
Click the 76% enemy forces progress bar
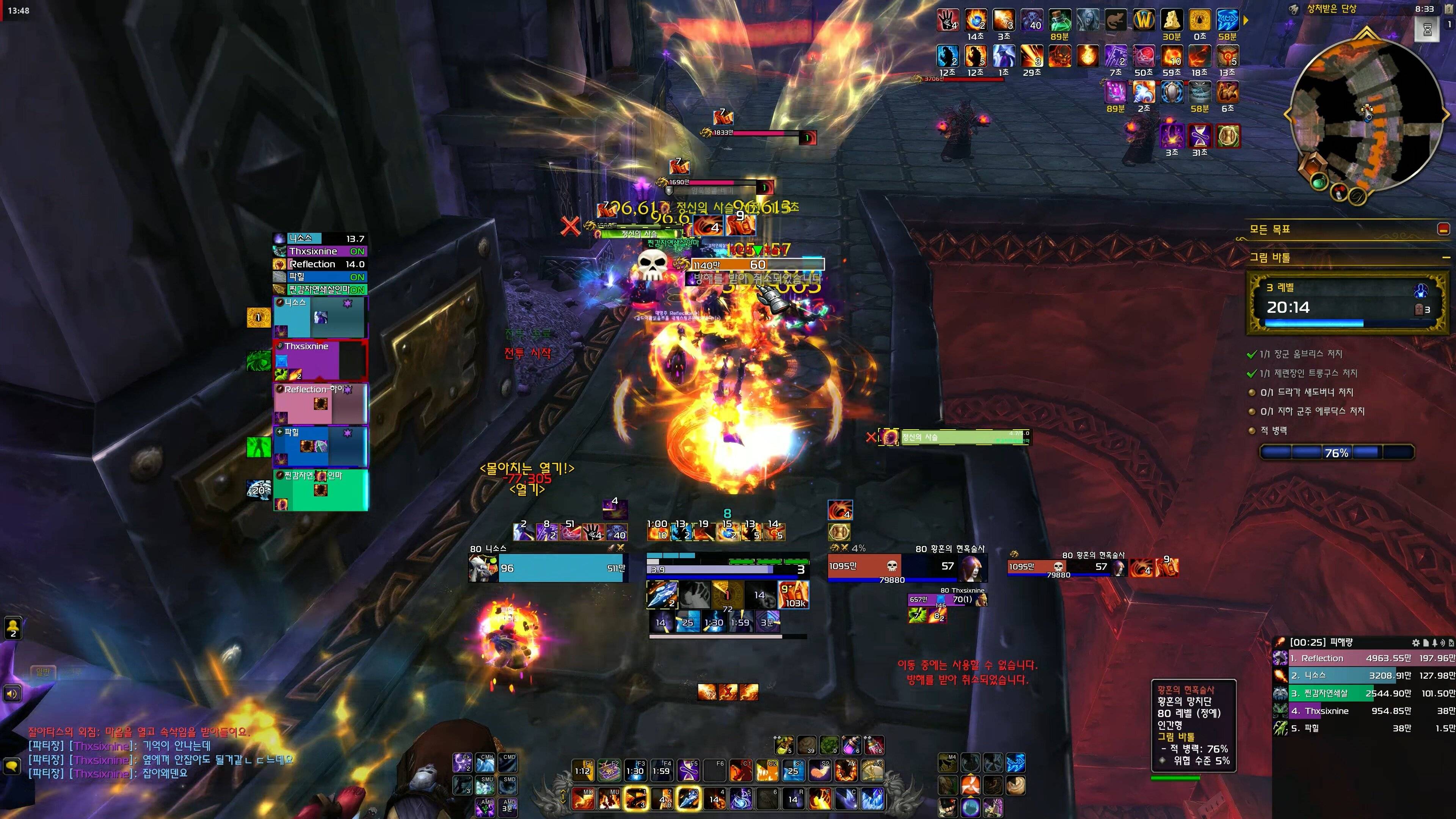[1337, 452]
